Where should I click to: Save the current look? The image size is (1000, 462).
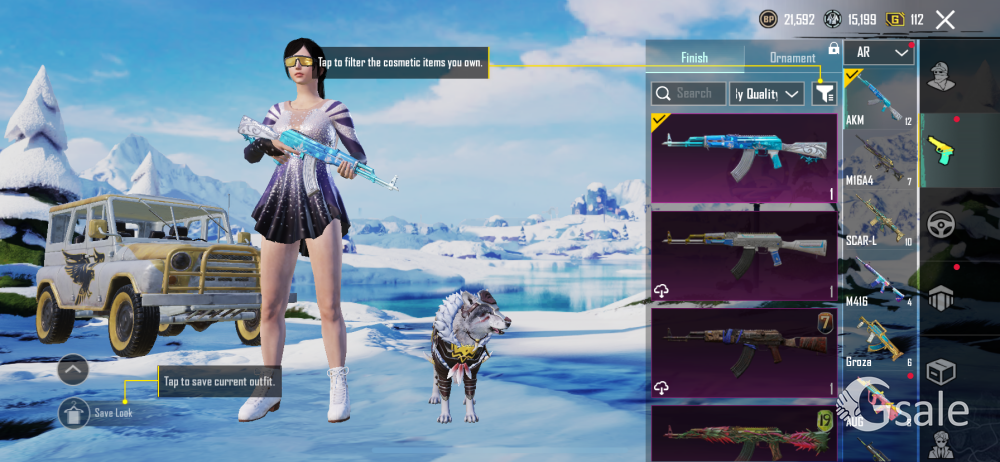click(x=75, y=412)
